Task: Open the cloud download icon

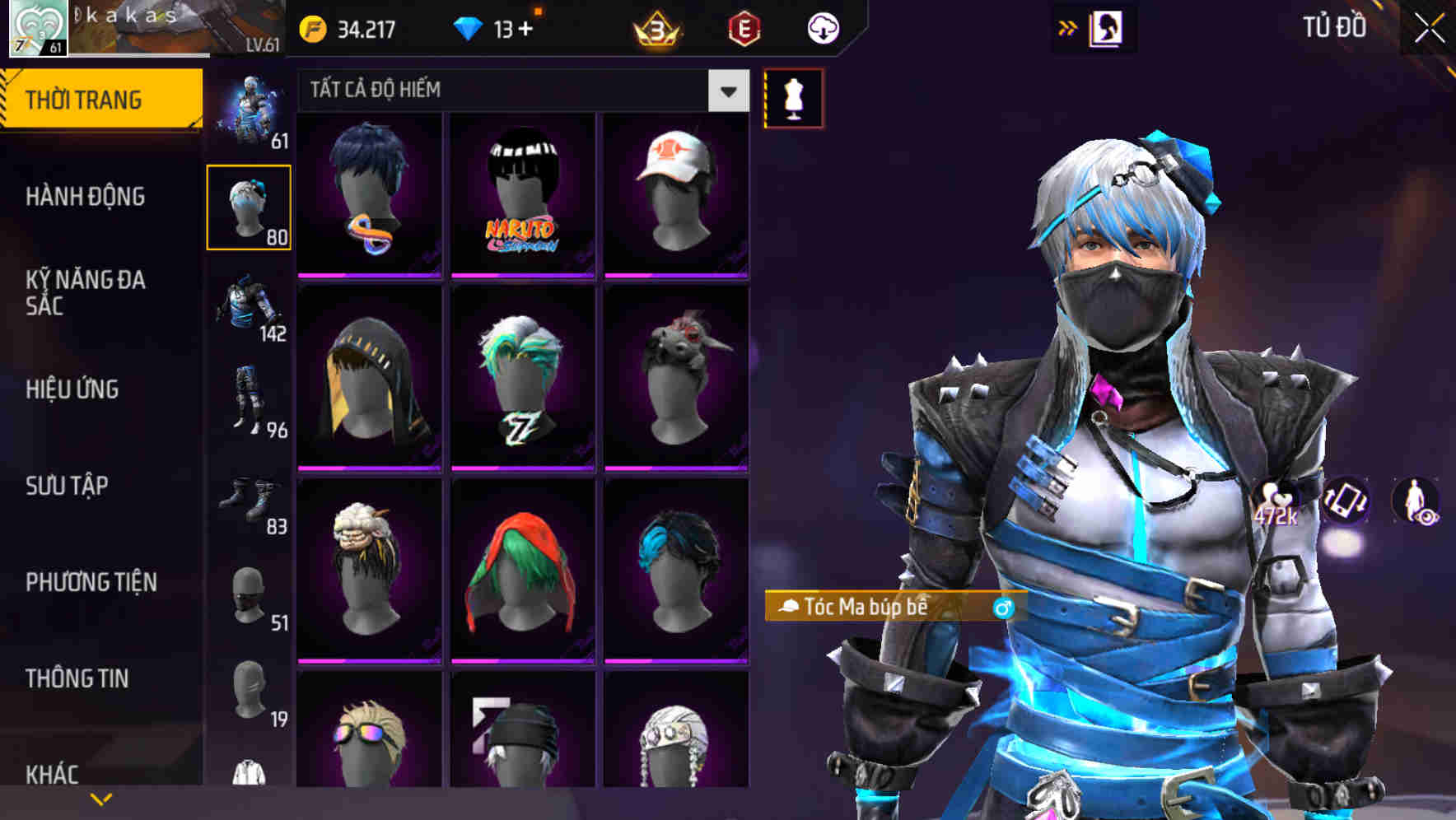Action: tap(821, 27)
